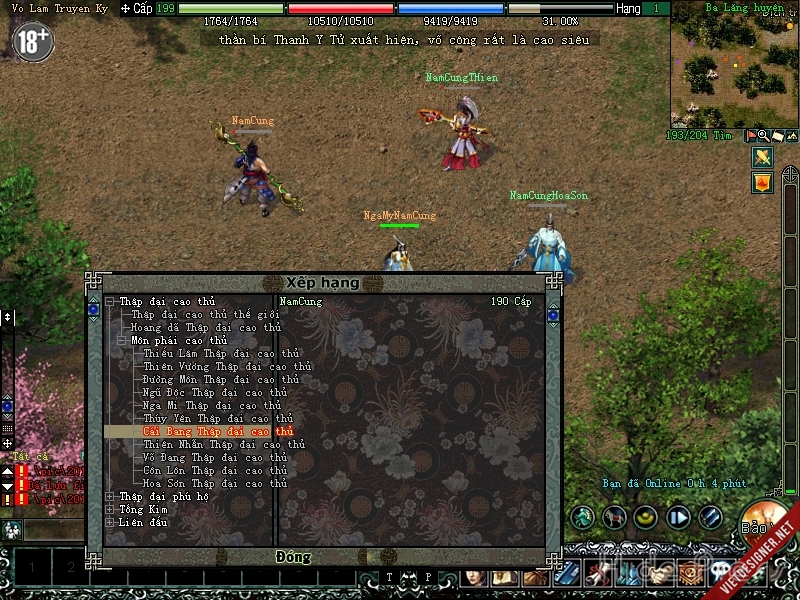Click the NamCung entry in ranking list
This screenshot has height=600, width=800.
click(x=301, y=301)
